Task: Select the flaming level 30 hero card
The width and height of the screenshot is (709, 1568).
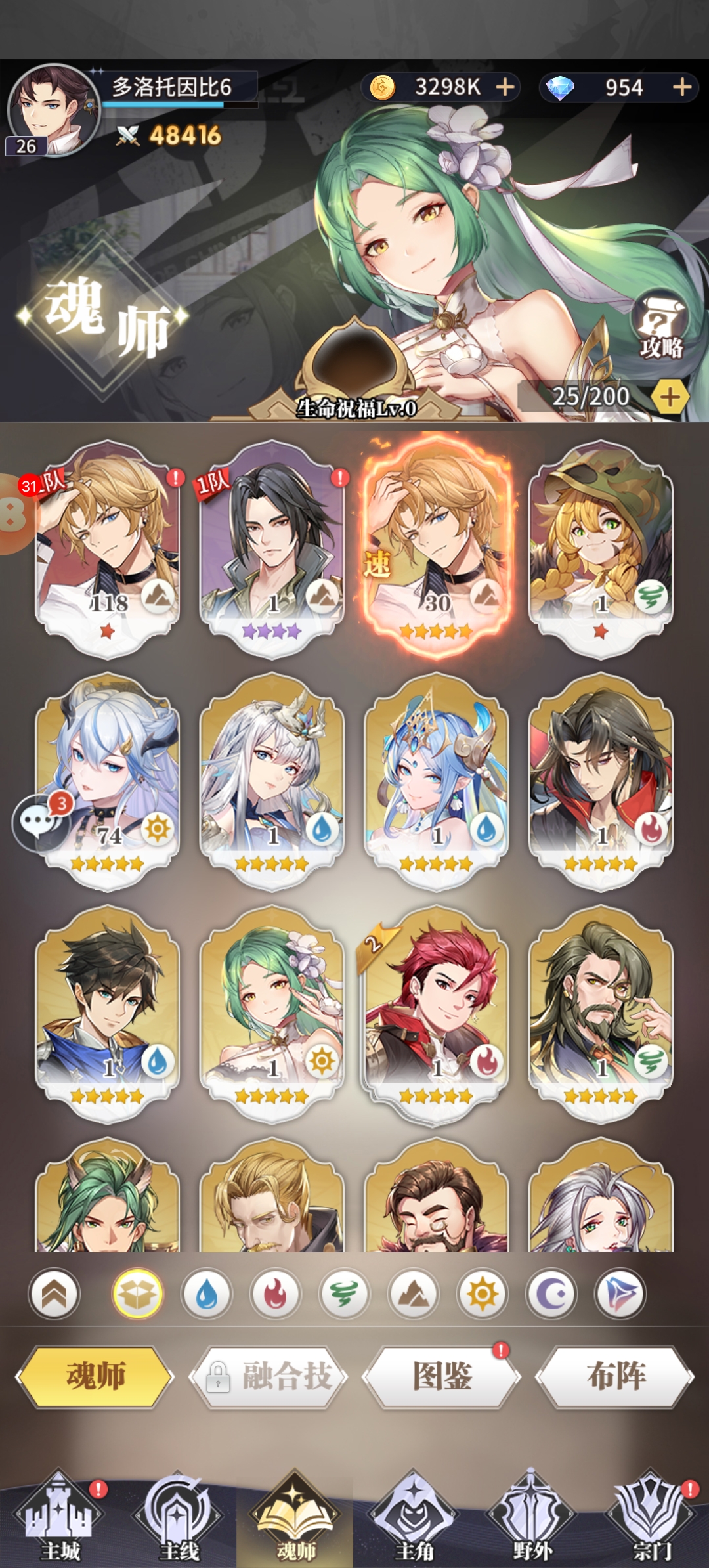Action: click(x=437, y=545)
